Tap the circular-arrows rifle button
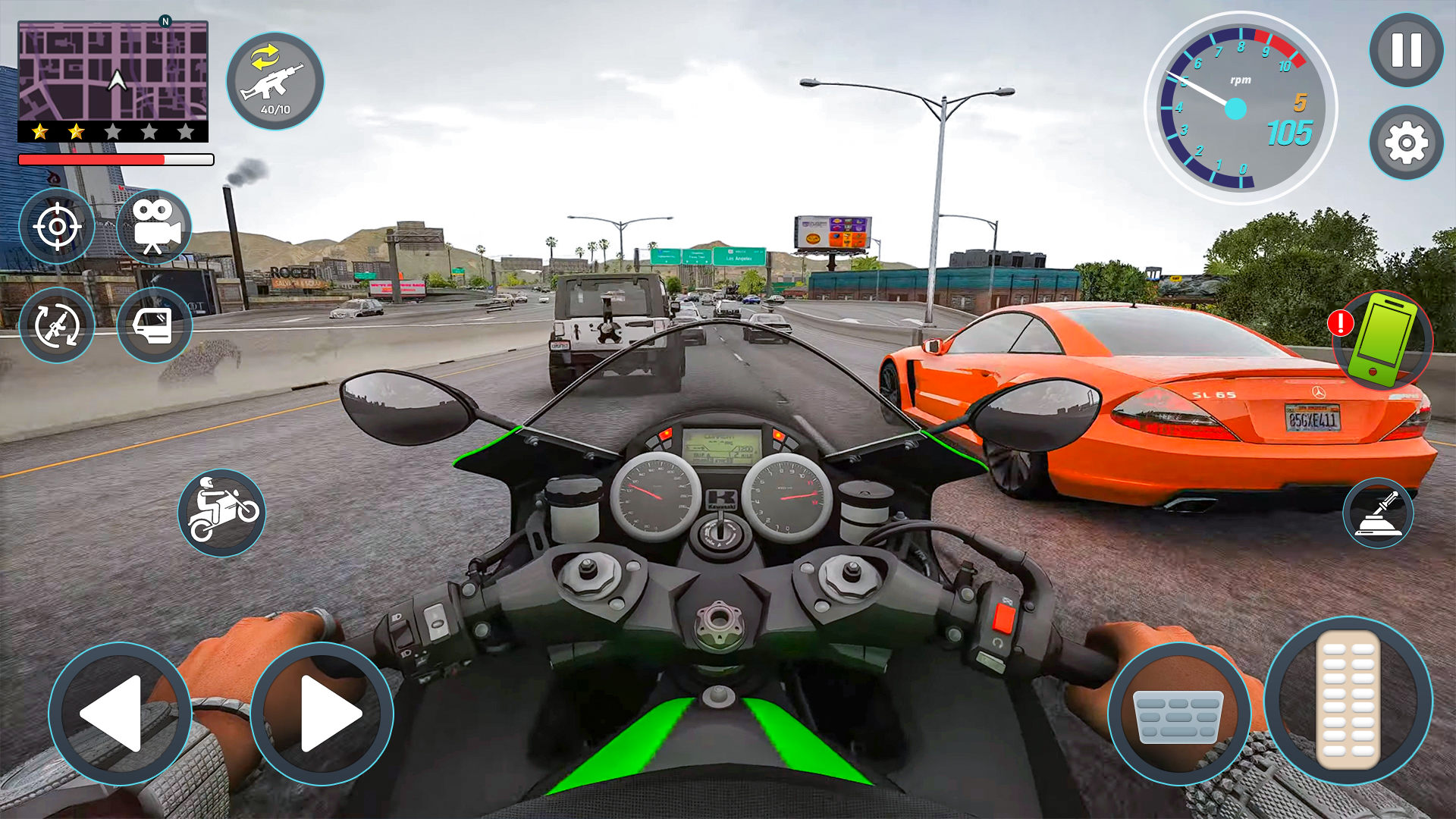Screen dimensions: 1456x819 57,325
